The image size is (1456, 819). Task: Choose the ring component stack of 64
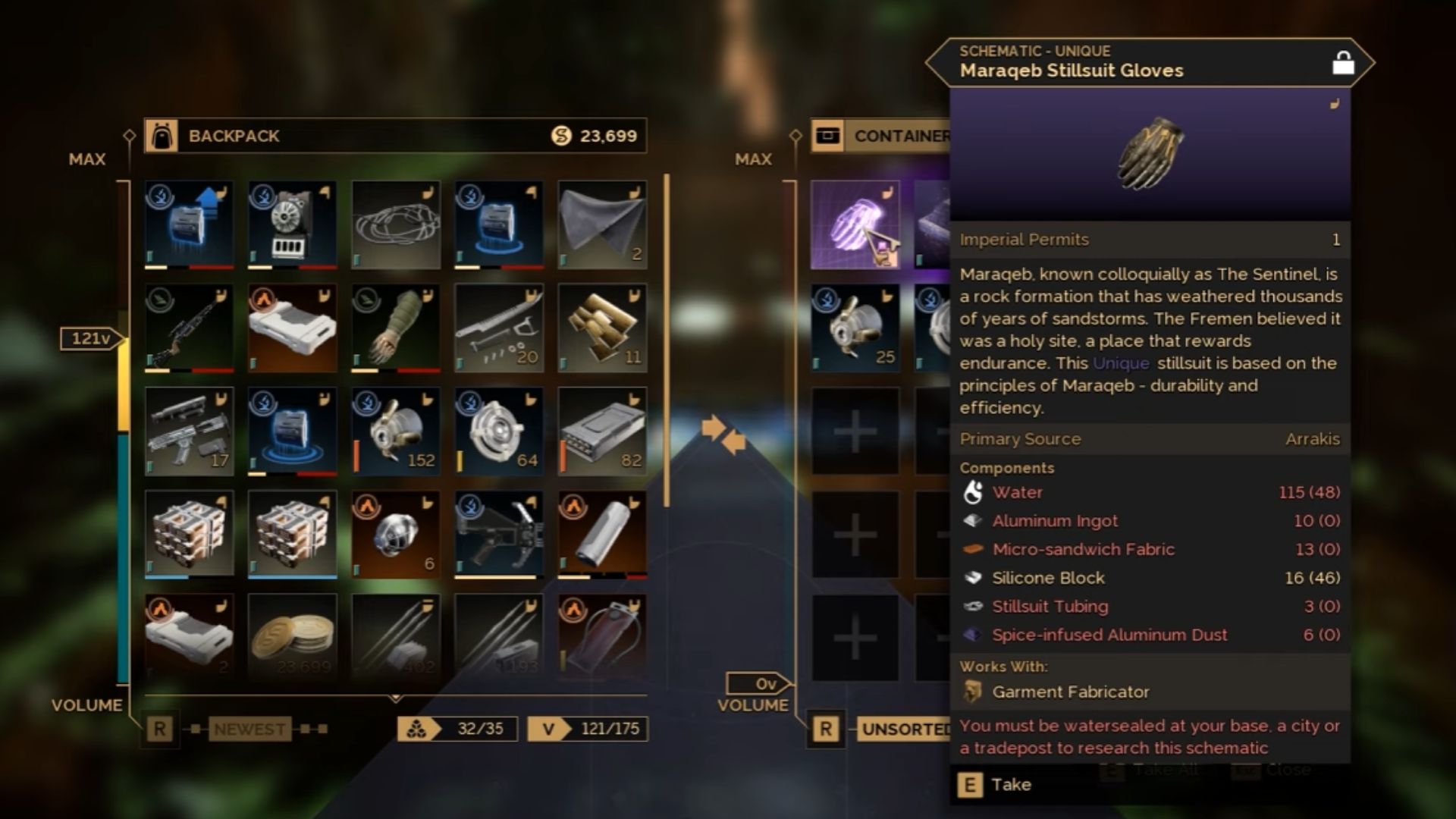(499, 431)
